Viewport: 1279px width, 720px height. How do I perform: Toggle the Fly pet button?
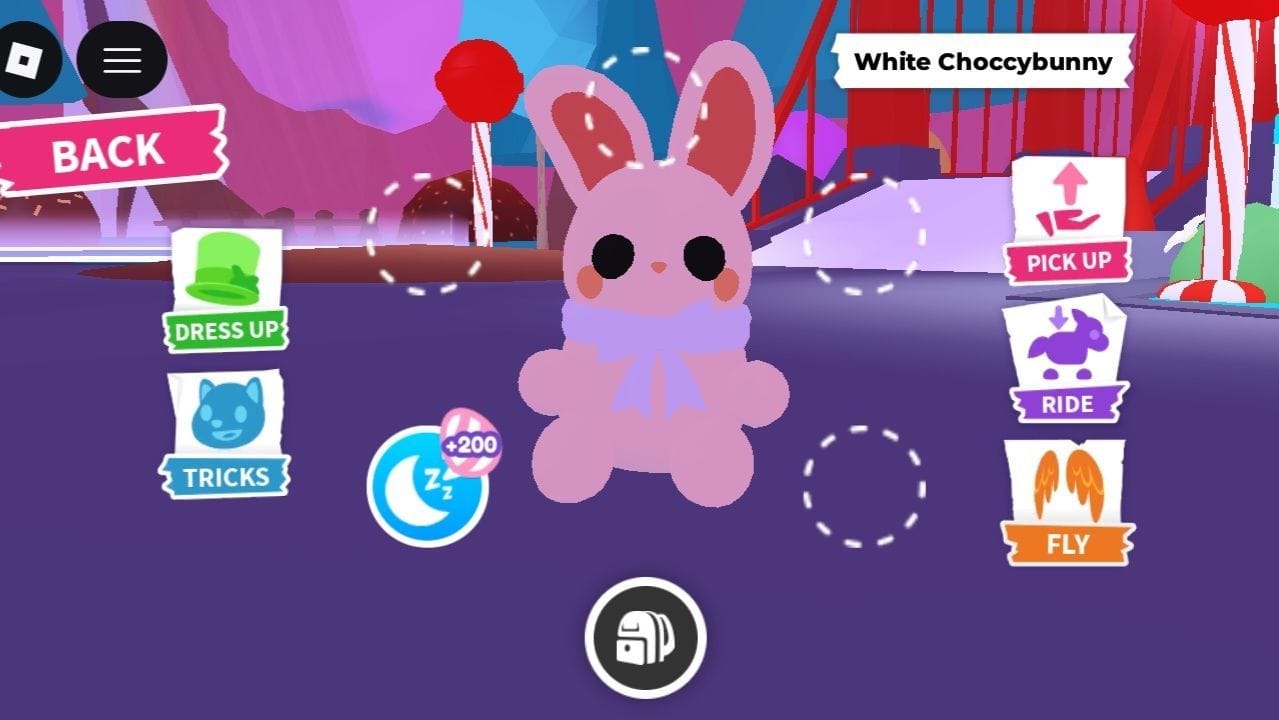[x=1067, y=503]
